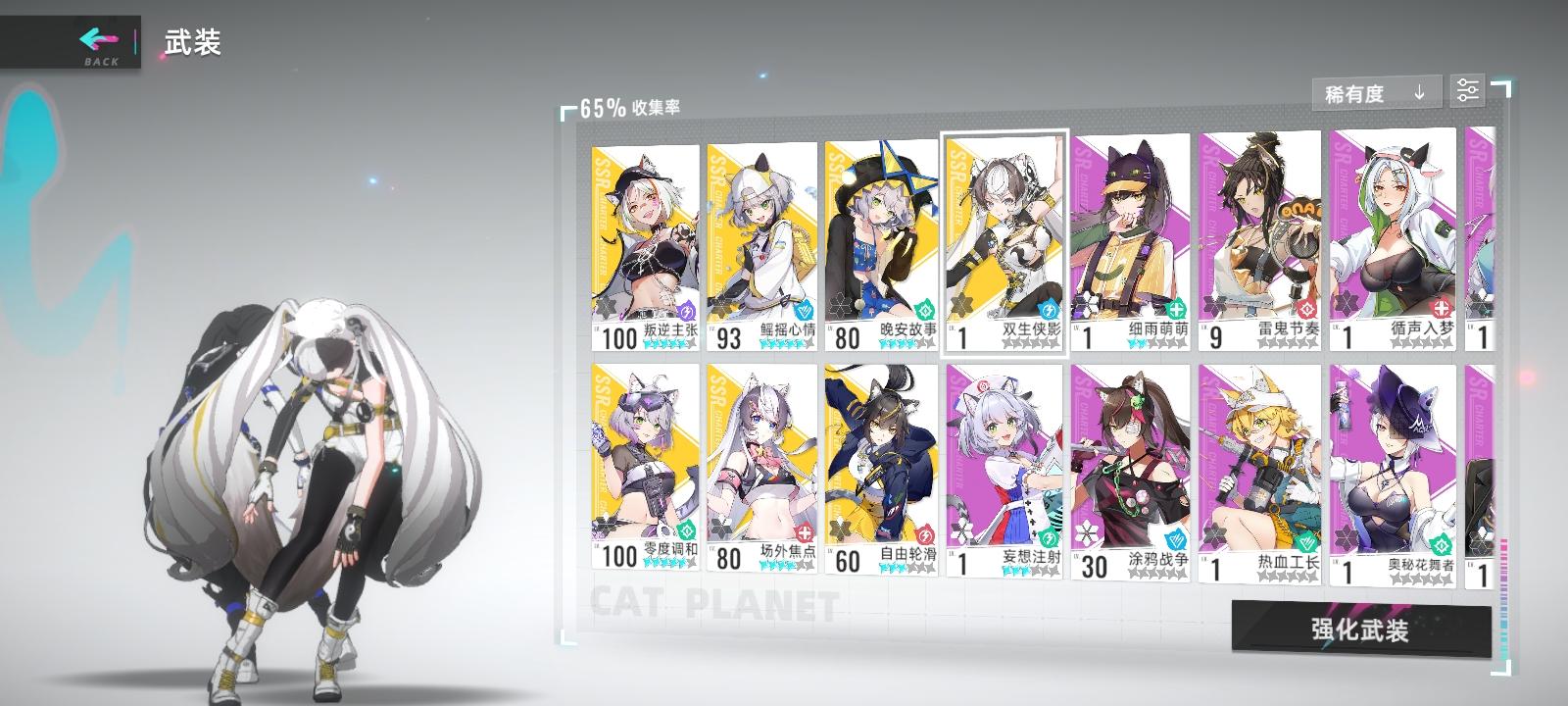Open the filter settings icon near 稀有度
Screen dimensions: 1568x706
click(1467, 92)
